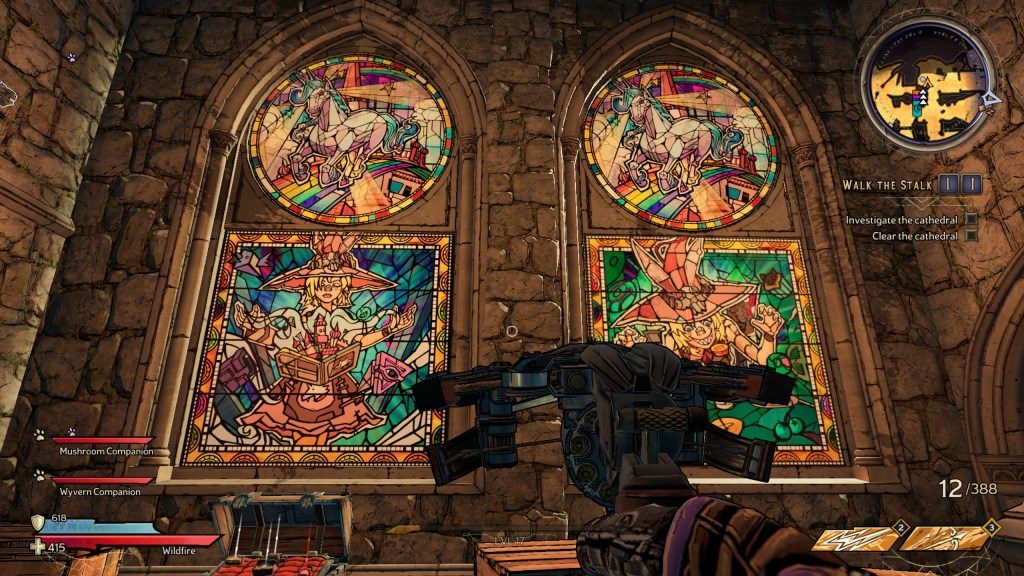Click the shield icon beside 618

click(38, 522)
